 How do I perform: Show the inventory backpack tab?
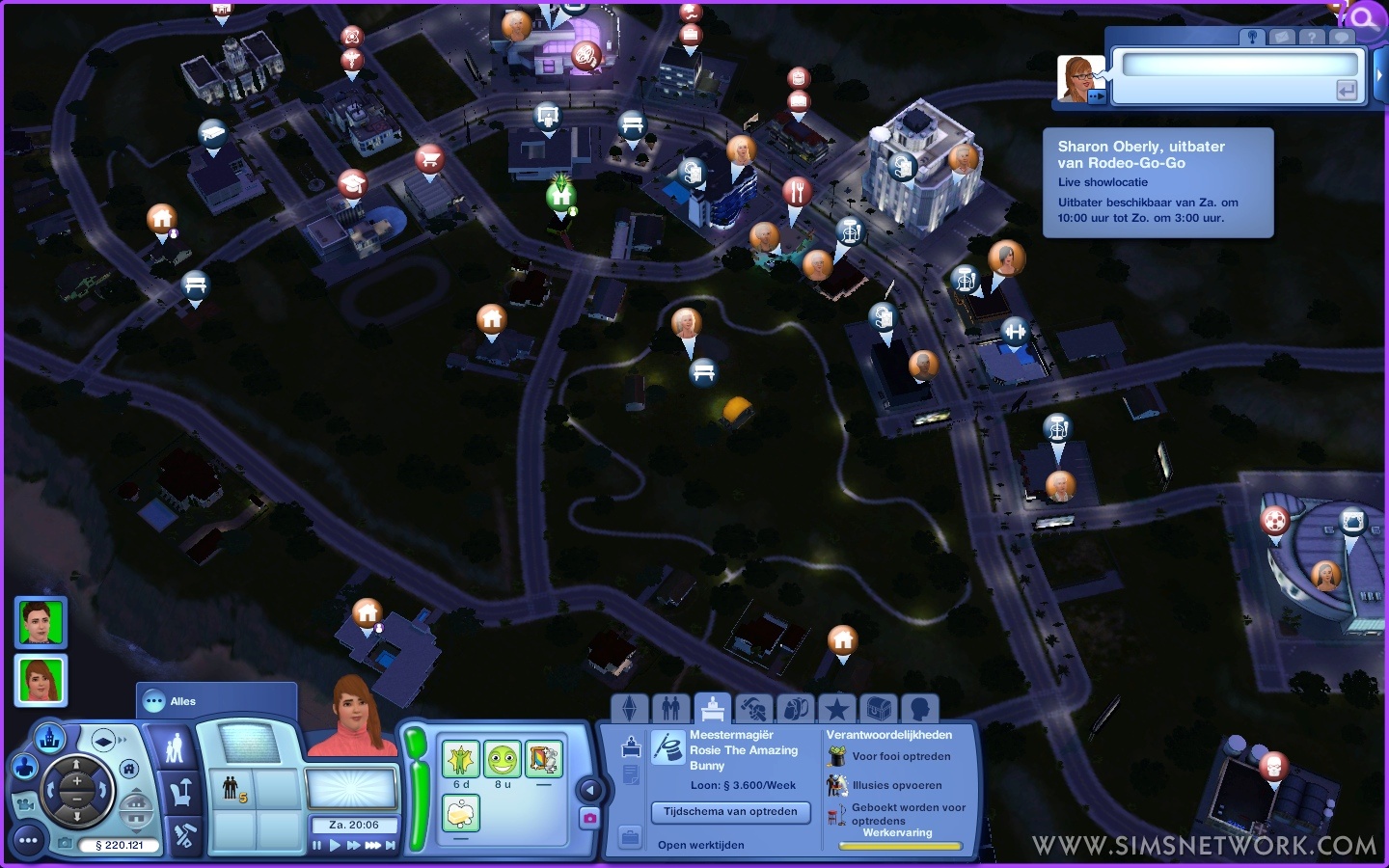[795, 710]
